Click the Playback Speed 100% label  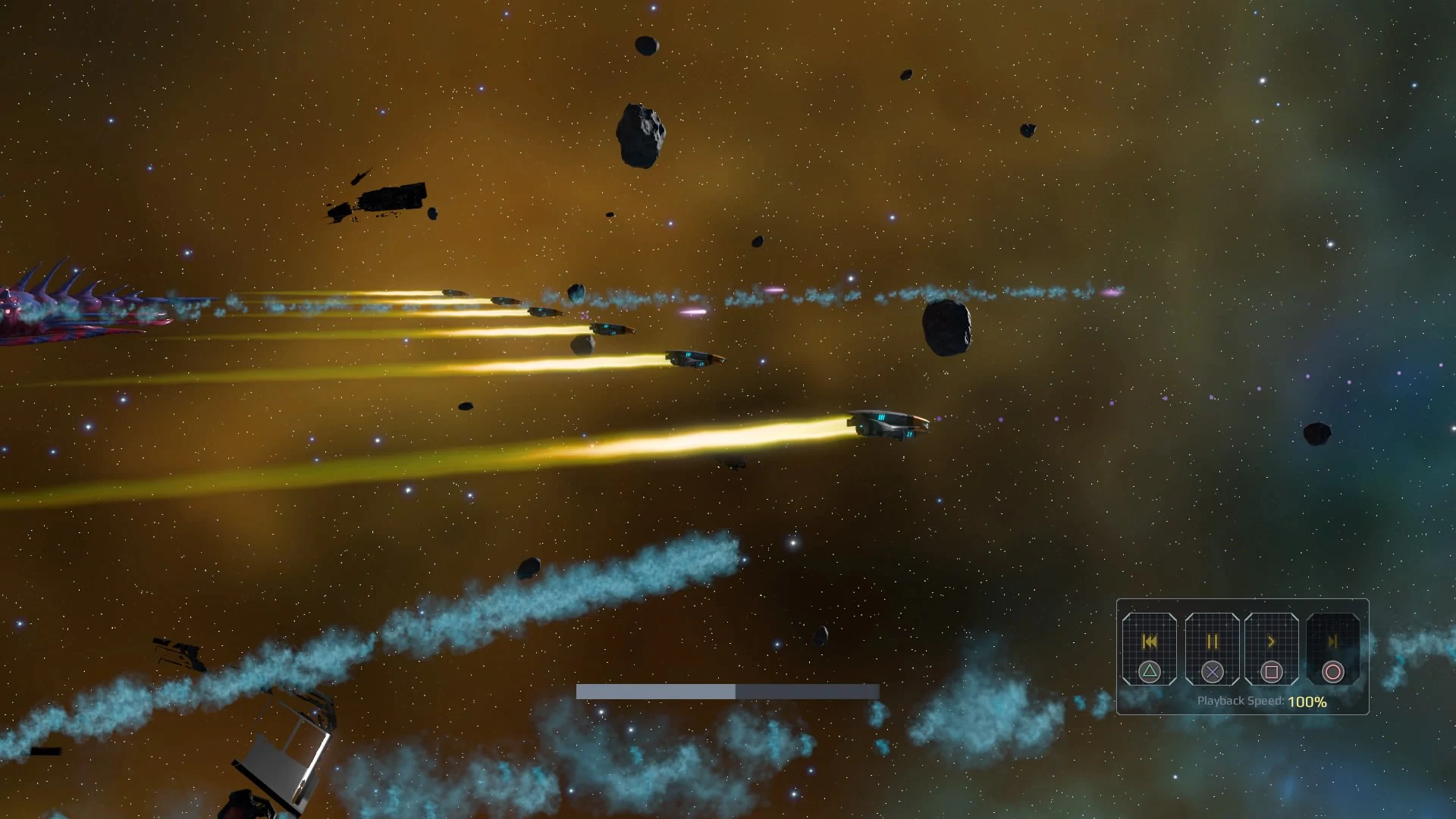coord(1261,702)
